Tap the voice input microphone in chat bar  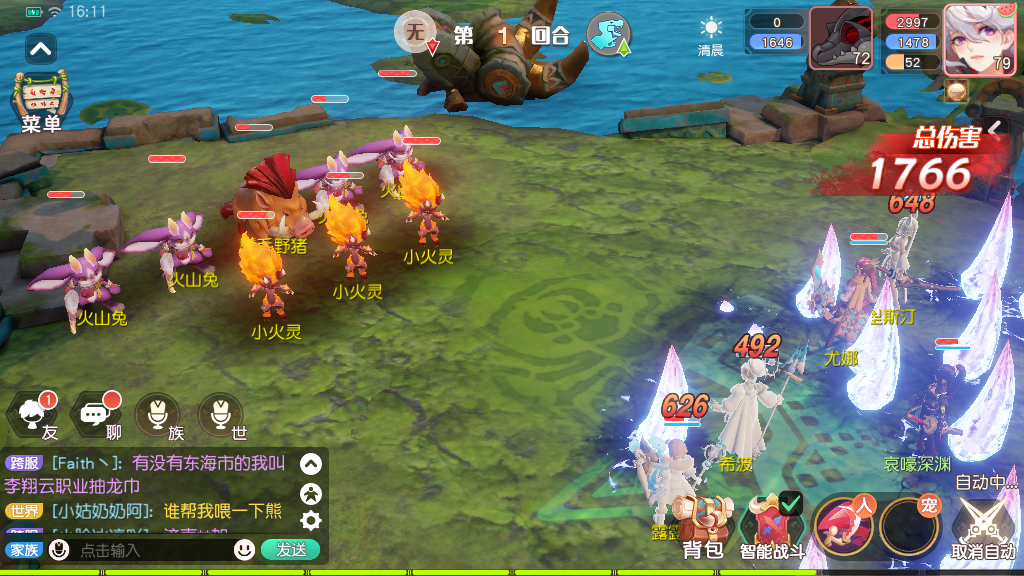[60, 549]
